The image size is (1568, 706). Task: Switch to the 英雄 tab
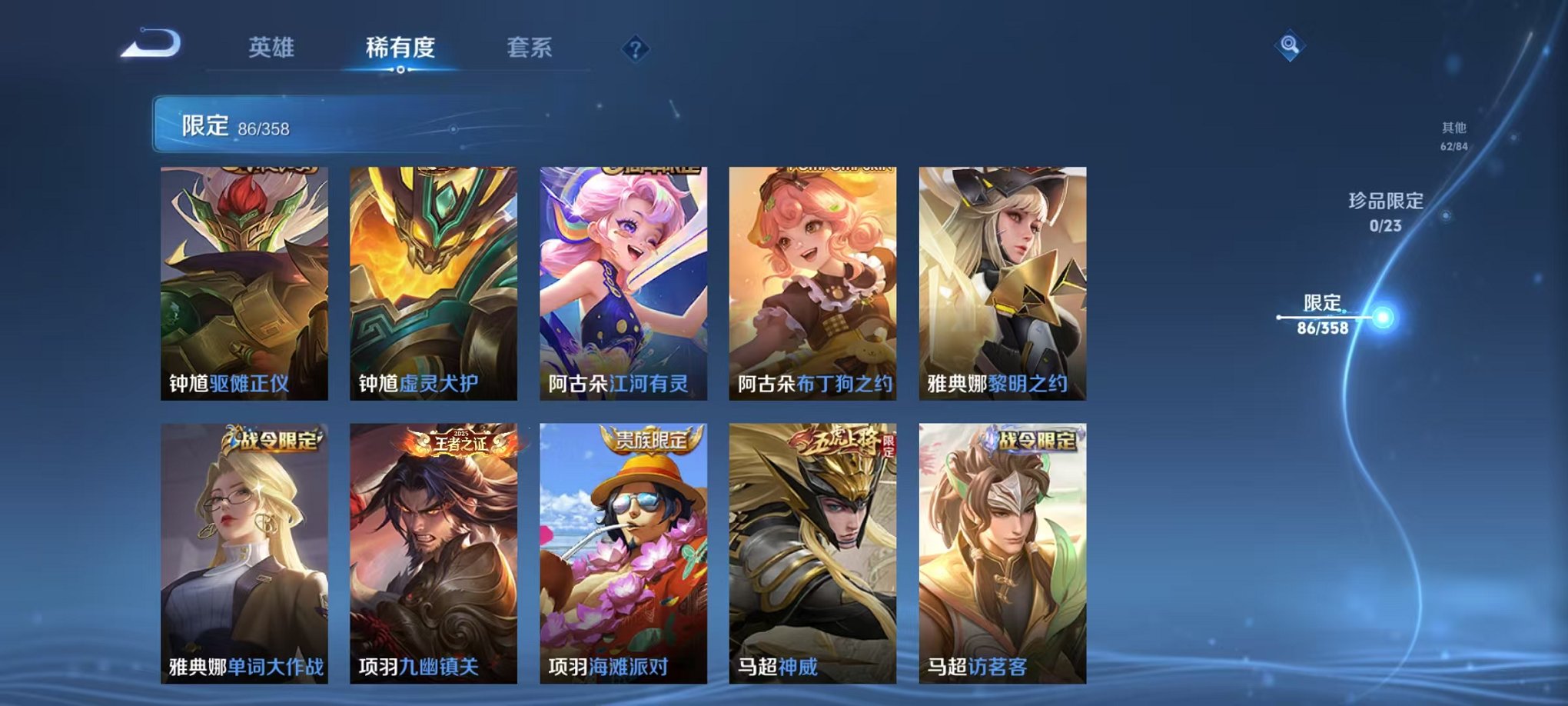272,46
